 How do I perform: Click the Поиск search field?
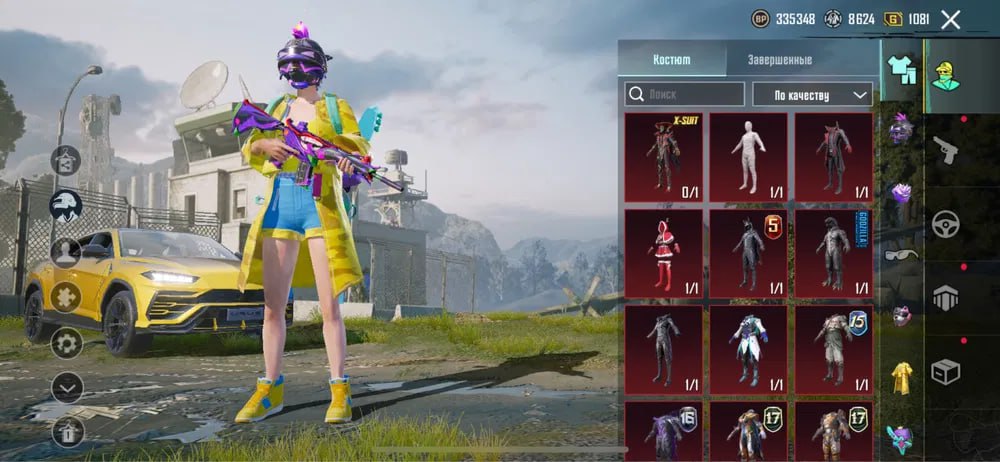685,94
